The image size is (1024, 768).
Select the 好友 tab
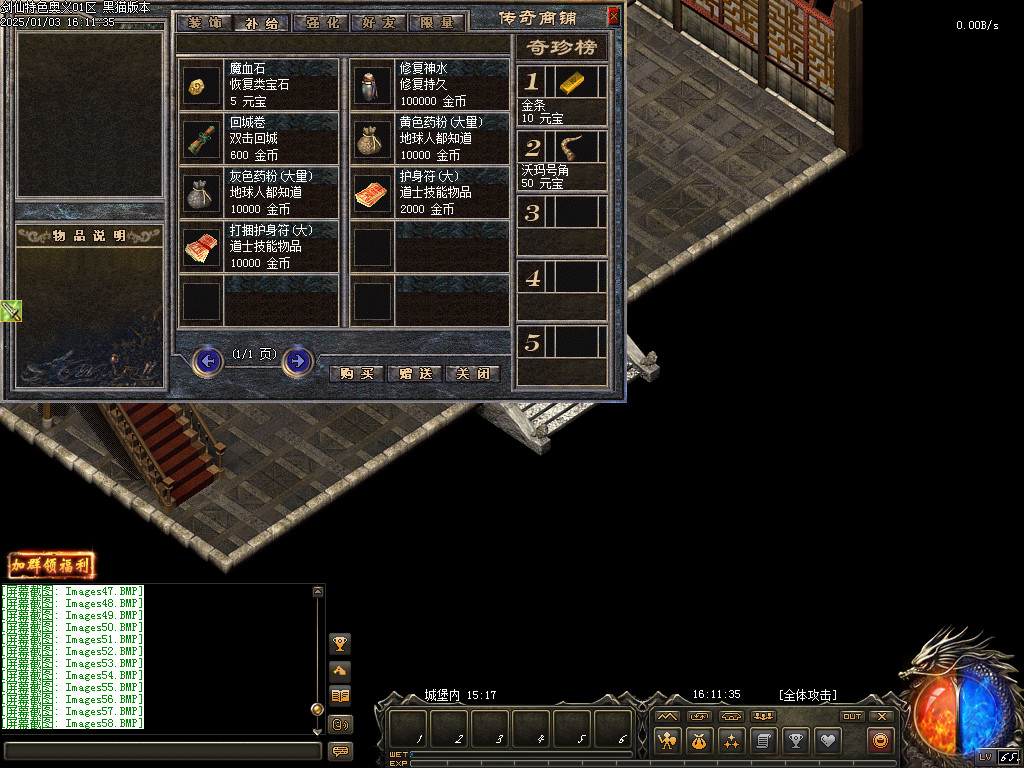point(379,22)
